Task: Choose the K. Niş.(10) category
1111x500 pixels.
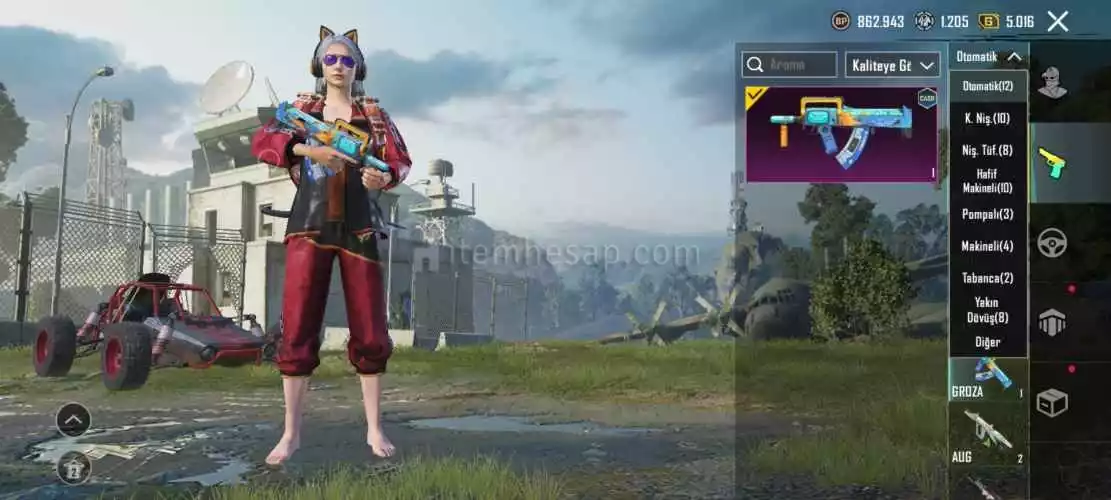Action: coord(987,118)
